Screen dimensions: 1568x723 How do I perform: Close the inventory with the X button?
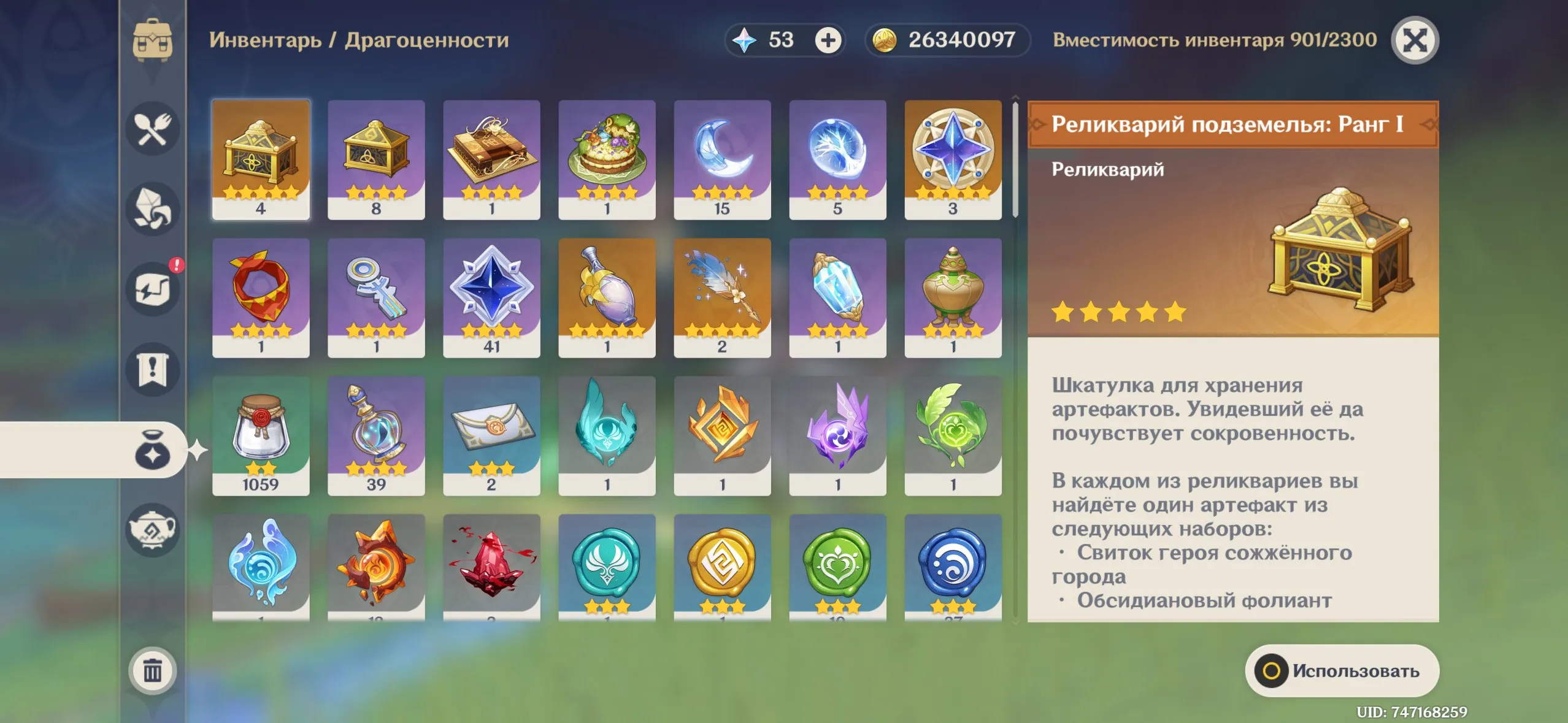click(x=1415, y=40)
